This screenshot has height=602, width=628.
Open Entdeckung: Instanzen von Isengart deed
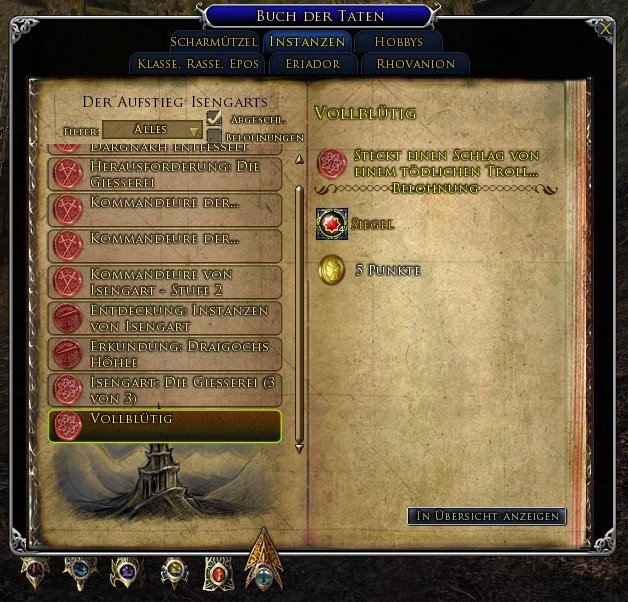[x=164, y=317]
